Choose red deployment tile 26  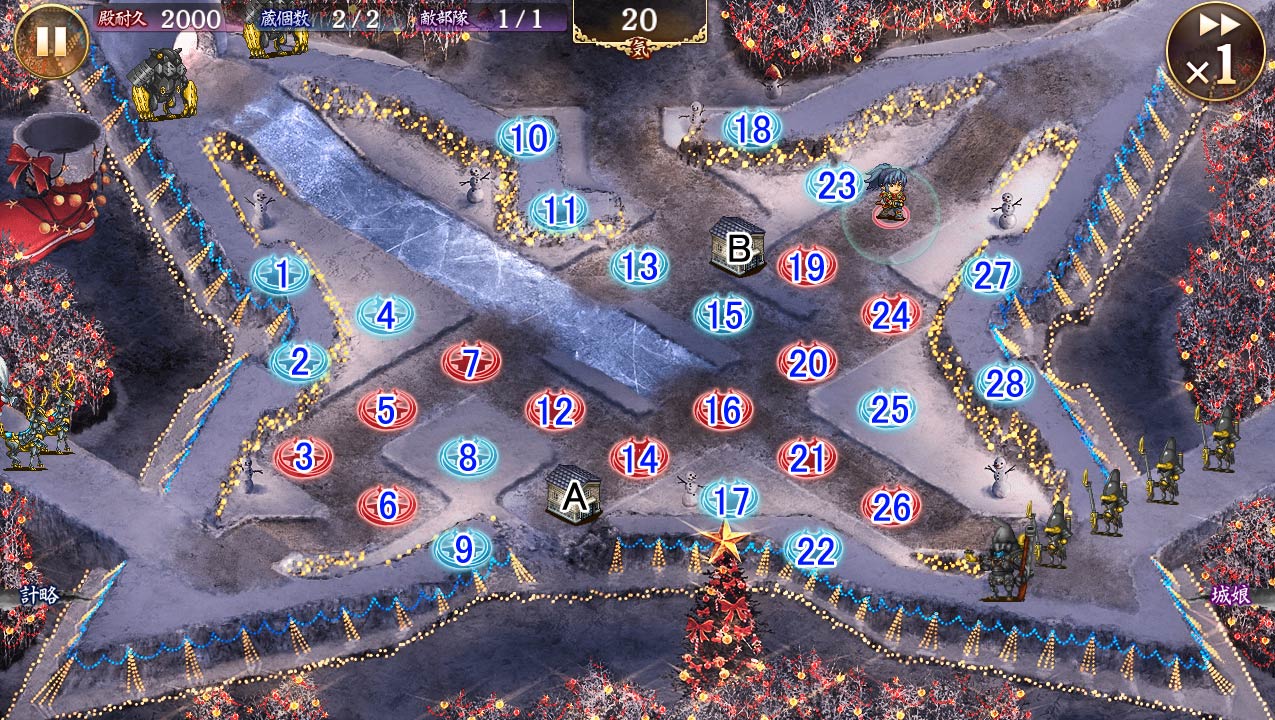(890, 508)
